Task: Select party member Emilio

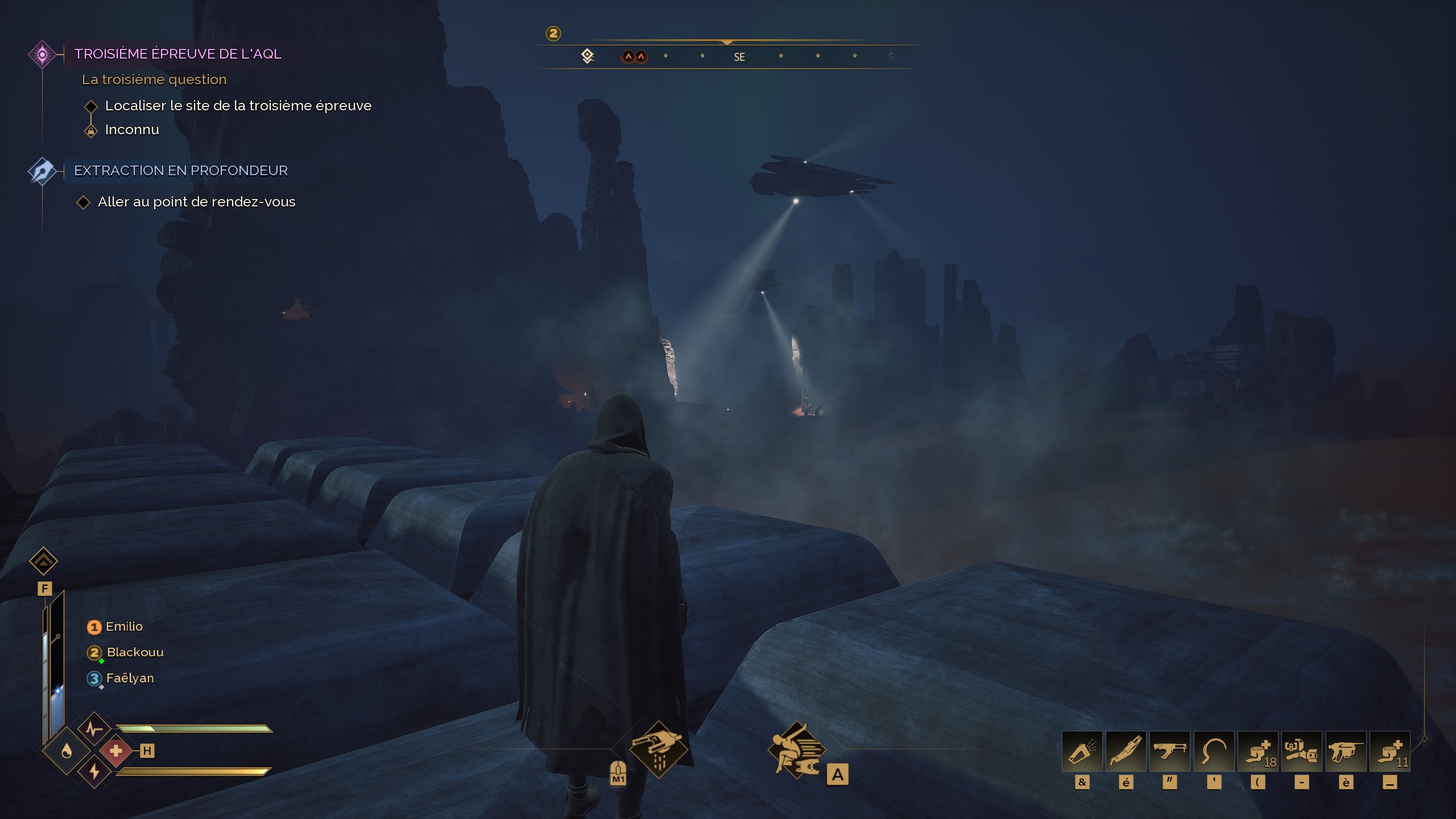Action: [123, 627]
